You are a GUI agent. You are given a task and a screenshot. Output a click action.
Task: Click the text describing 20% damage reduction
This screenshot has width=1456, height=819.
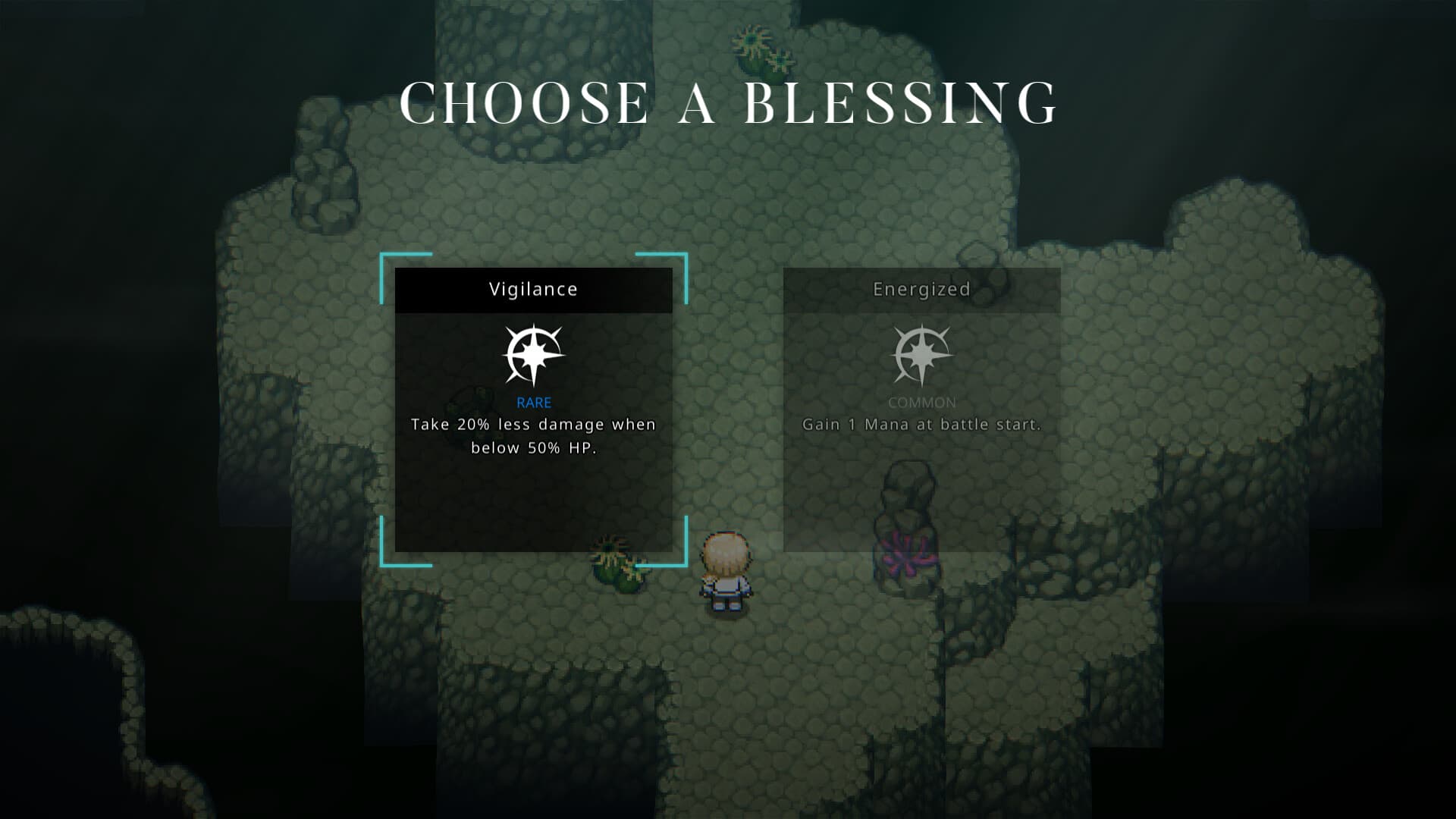coord(533,436)
